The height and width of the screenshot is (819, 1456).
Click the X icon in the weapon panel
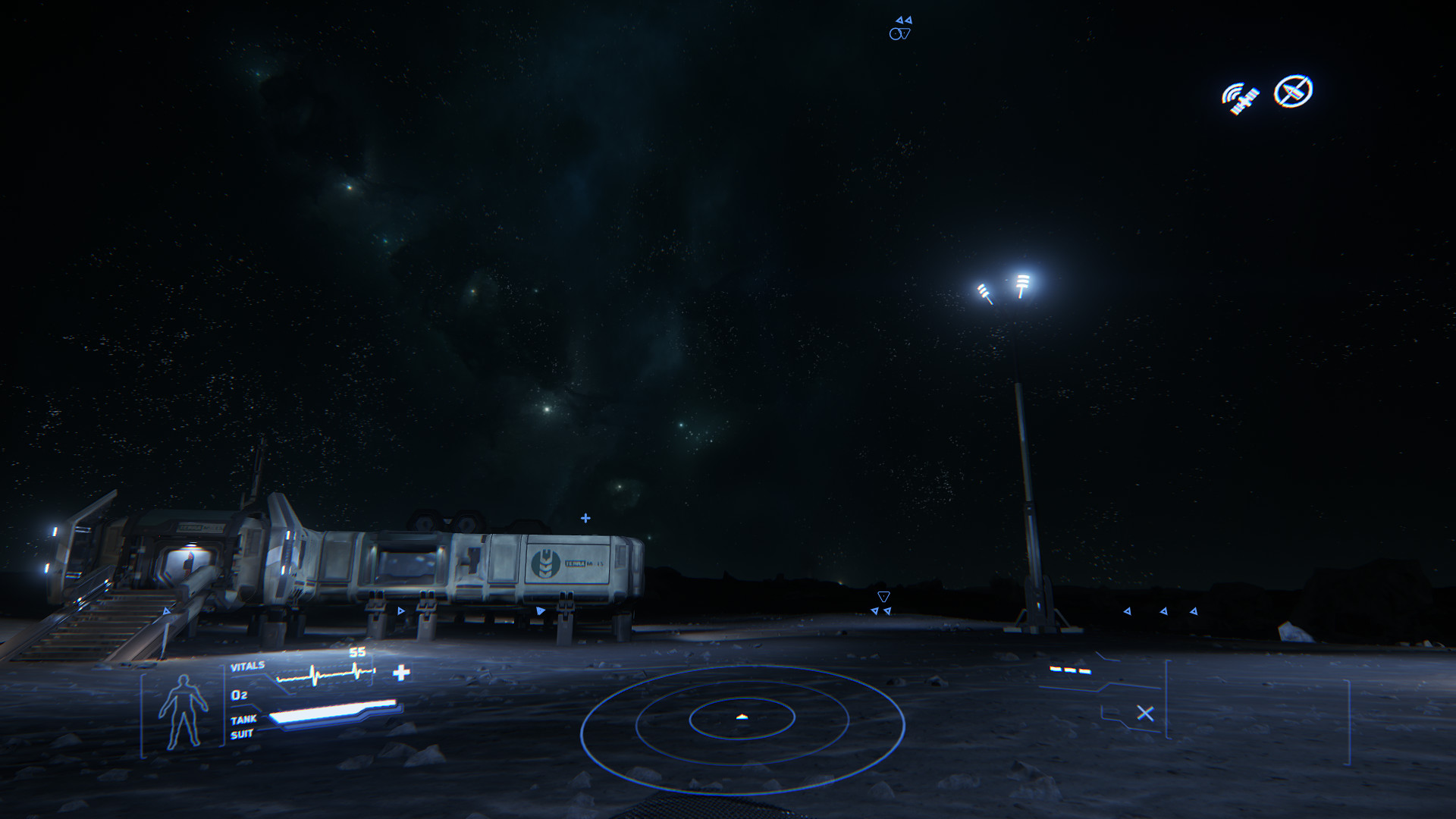[x=1145, y=714]
